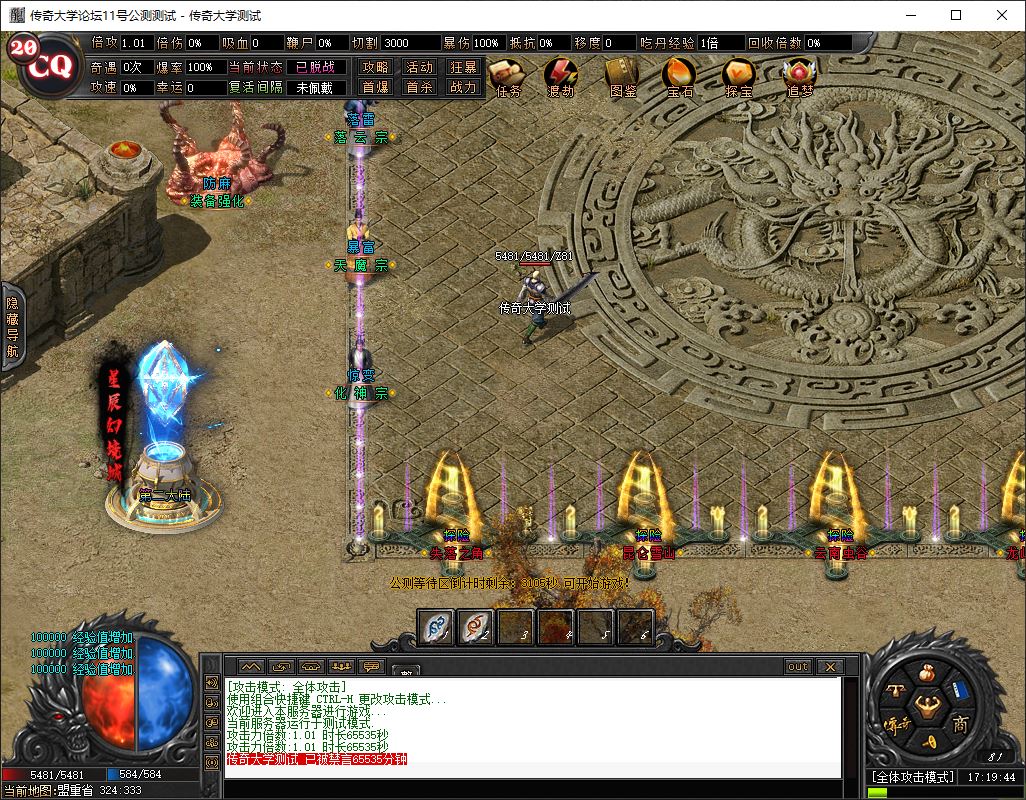Open the 商 shop button
This screenshot has width=1026, height=800.
point(960,723)
